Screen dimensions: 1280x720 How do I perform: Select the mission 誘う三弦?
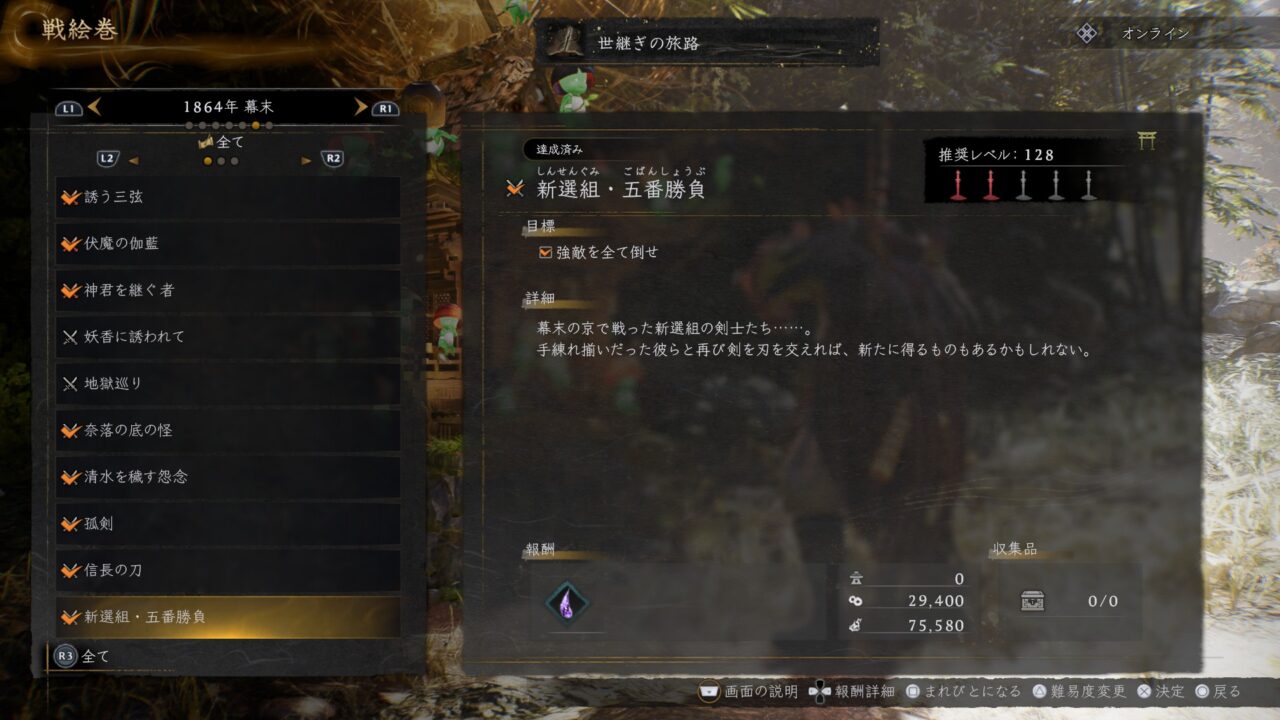pyautogui.click(x=228, y=197)
